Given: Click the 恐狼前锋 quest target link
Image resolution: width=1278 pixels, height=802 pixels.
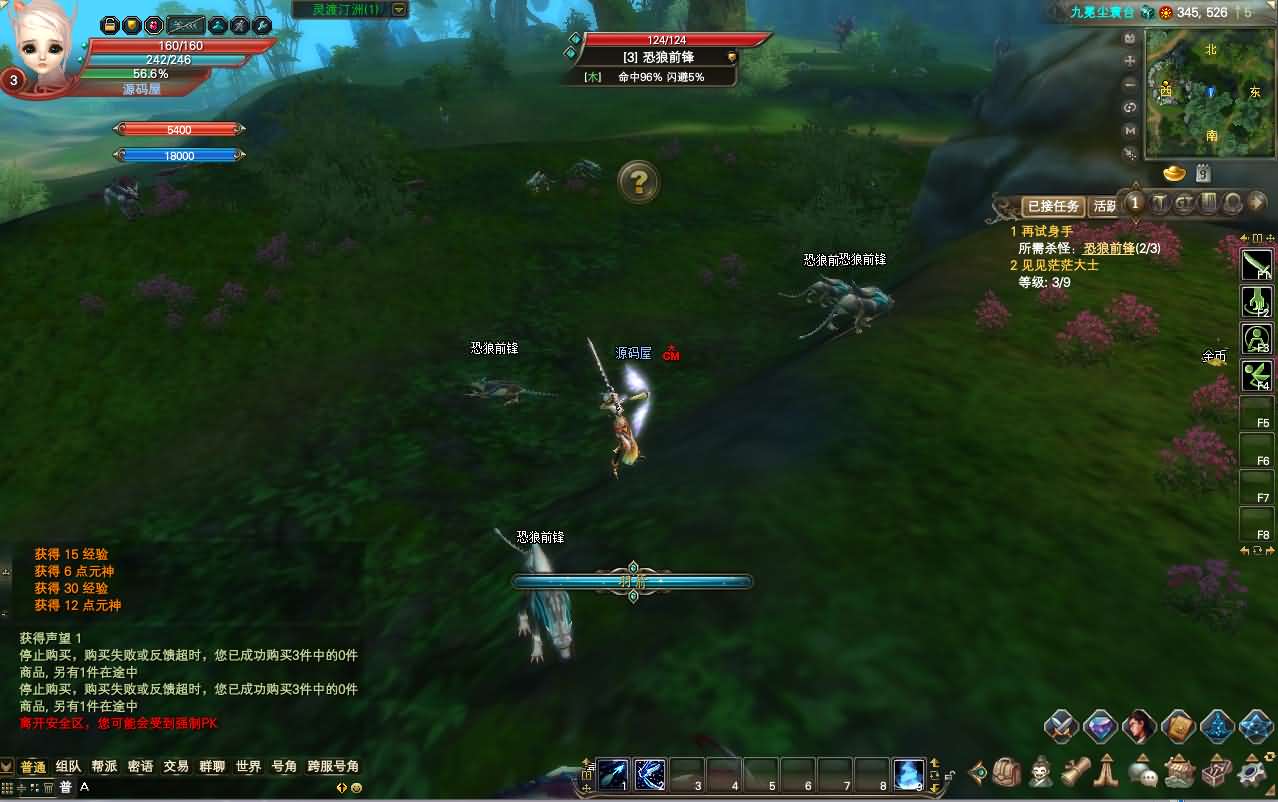Looking at the screenshot, I should (x=1108, y=248).
